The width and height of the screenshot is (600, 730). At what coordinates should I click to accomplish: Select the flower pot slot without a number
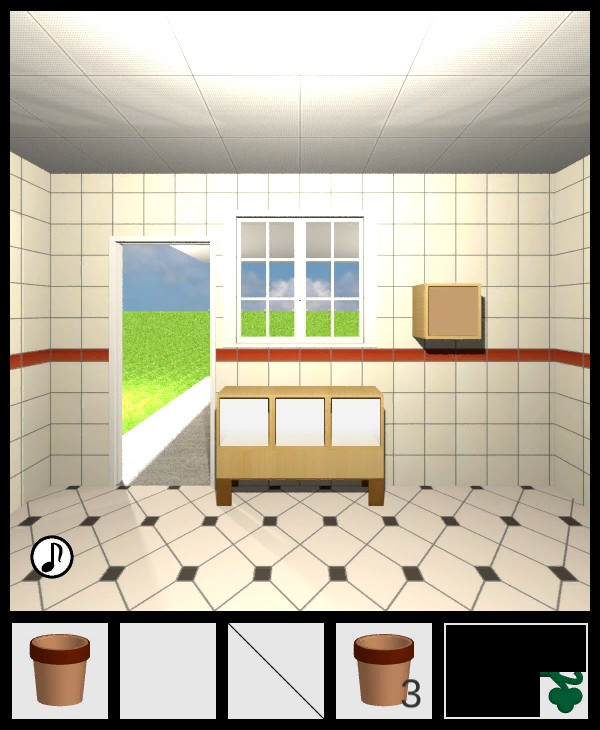pos(60,671)
